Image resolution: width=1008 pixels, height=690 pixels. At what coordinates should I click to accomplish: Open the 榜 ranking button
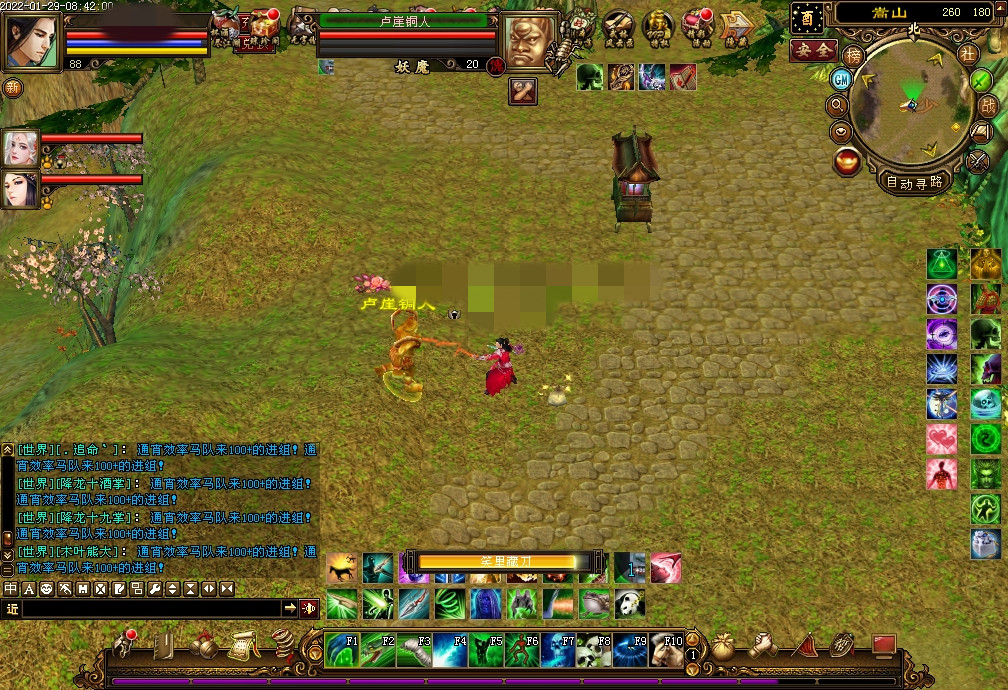(x=853, y=55)
